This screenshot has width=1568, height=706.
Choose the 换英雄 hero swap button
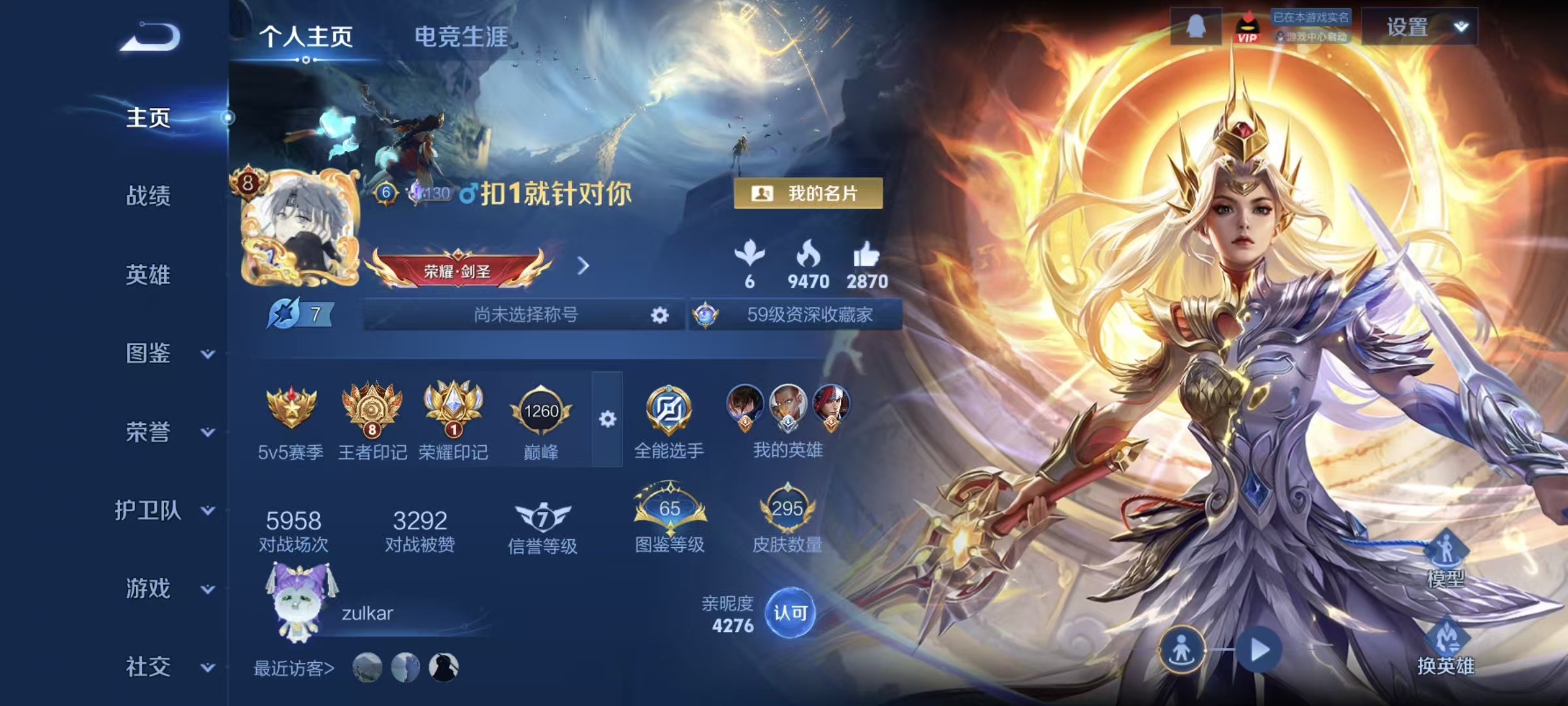pyautogui.click(x=1445, y=648)
